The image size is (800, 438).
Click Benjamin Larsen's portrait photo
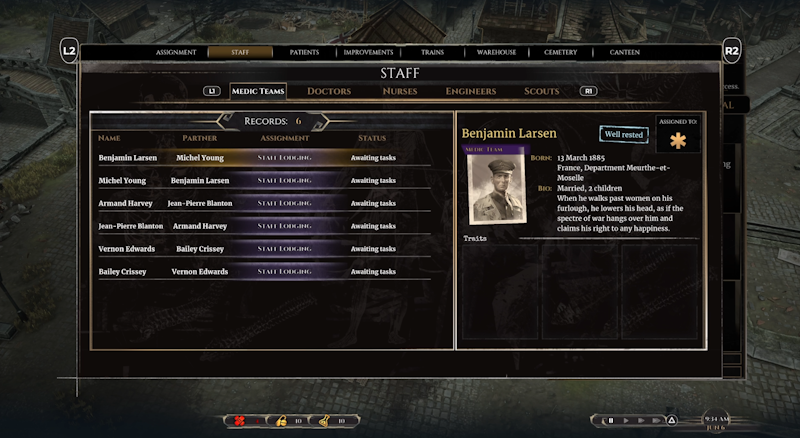coord(496,191)
